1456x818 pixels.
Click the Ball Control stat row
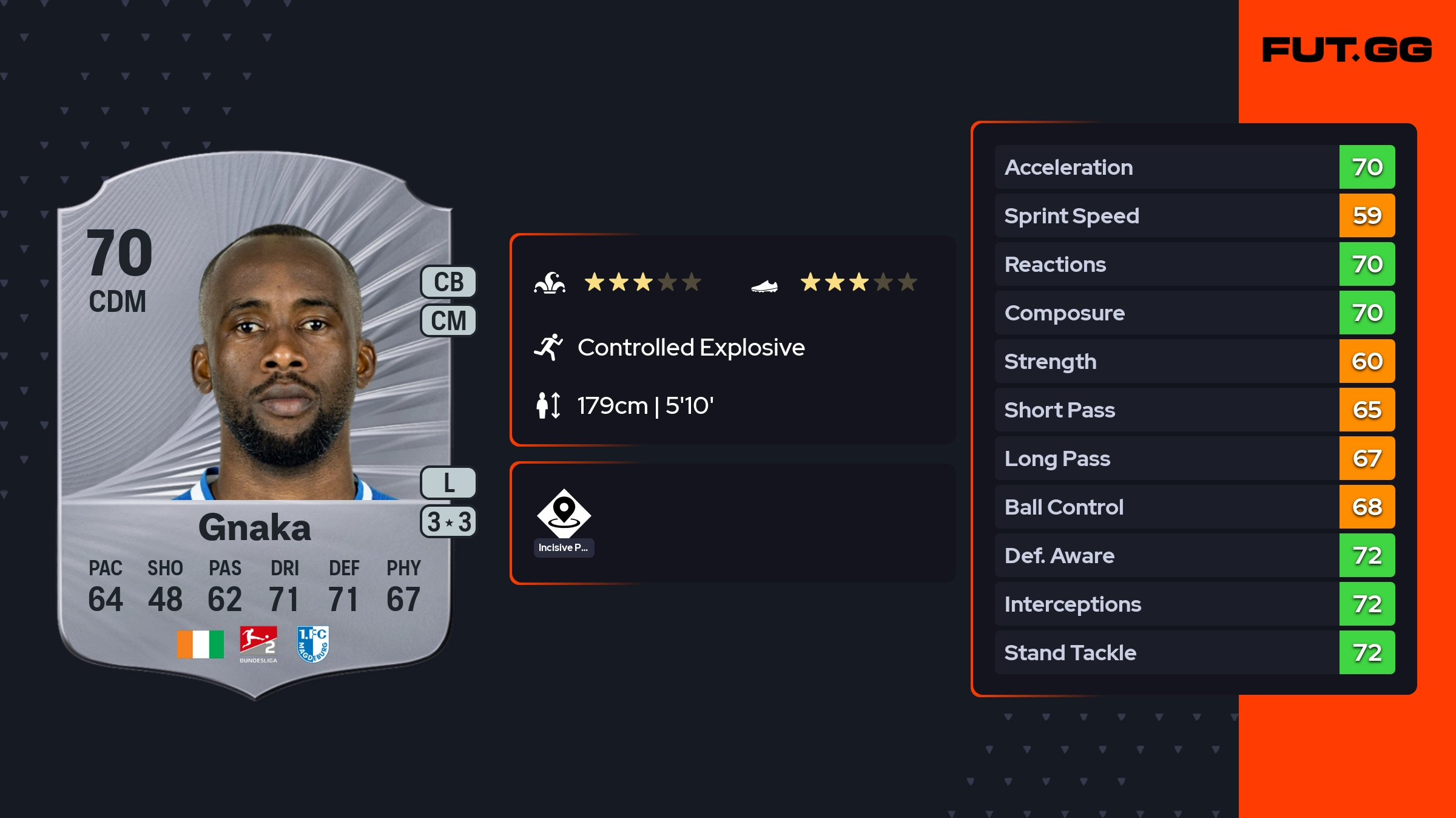(x=1194, y=507)
